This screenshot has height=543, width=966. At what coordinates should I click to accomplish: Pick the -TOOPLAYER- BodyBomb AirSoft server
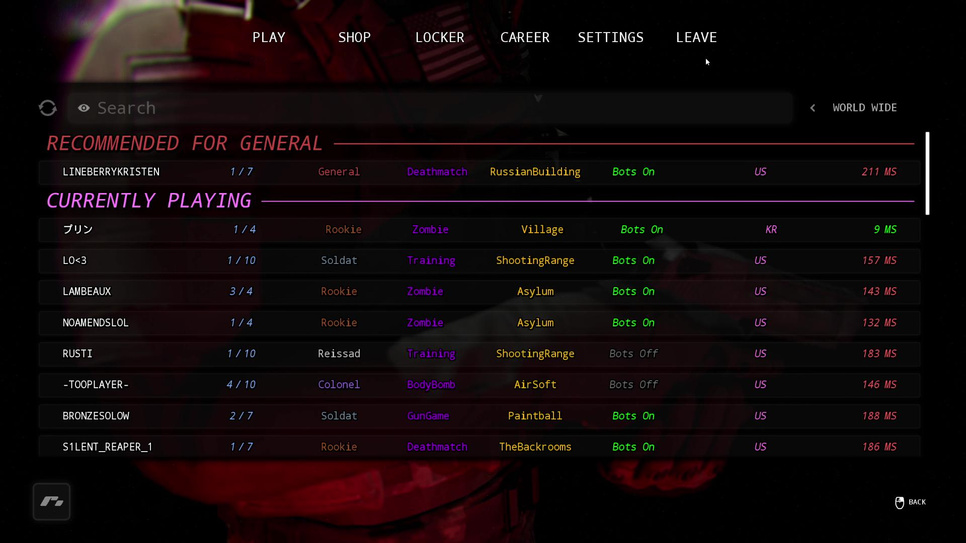(479, 385)
